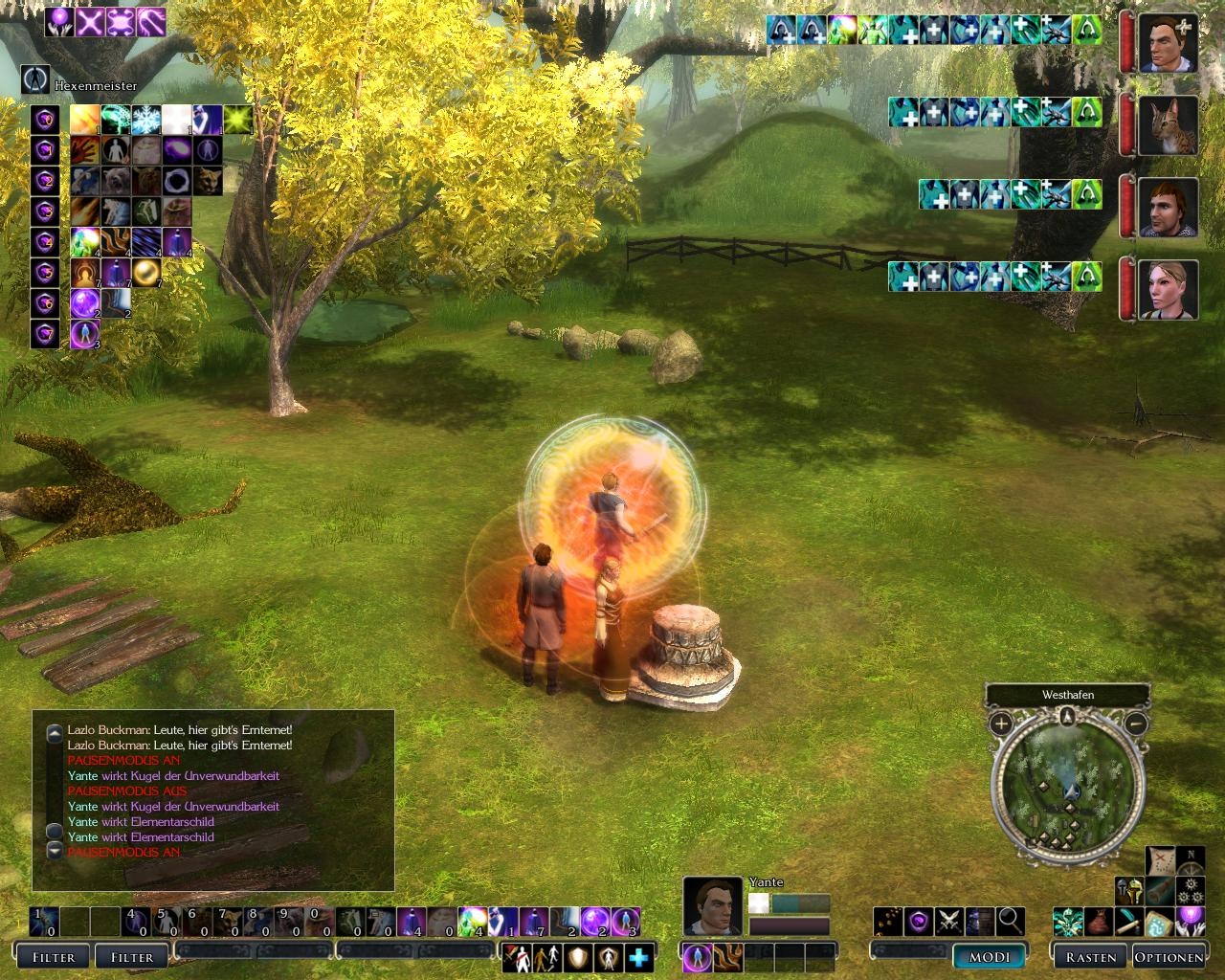Activate the magnifying glass search mode

(1010, 921)
